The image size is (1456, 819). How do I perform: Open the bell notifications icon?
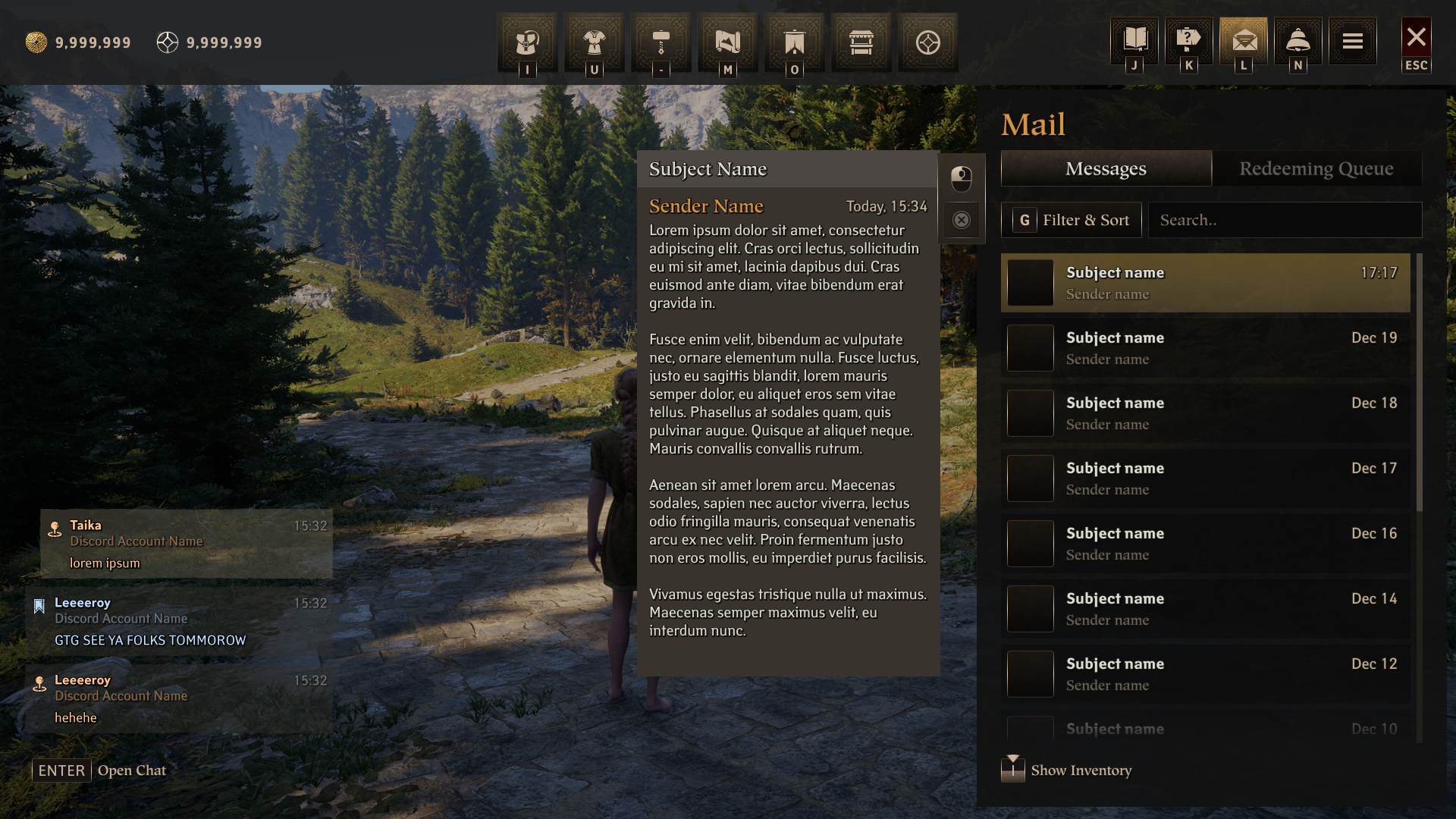tap(1298, 40)
